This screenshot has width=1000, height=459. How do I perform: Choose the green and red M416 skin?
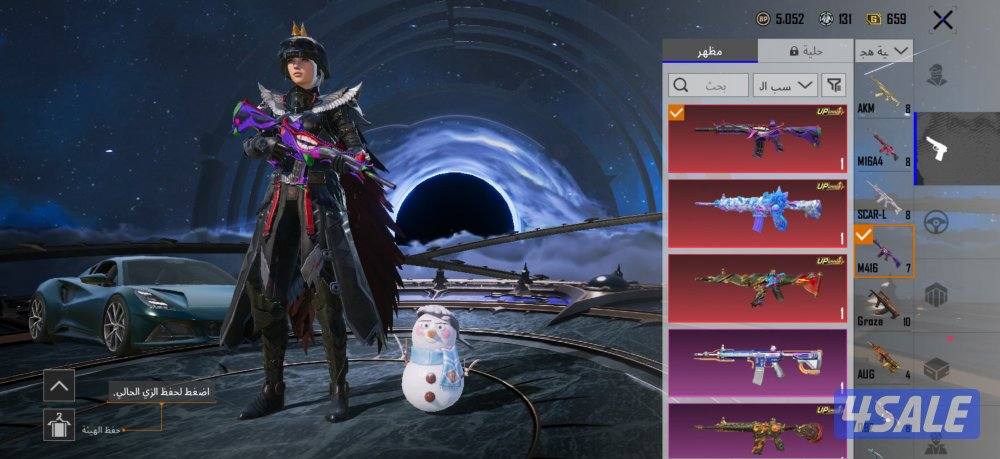click(757, 287)
